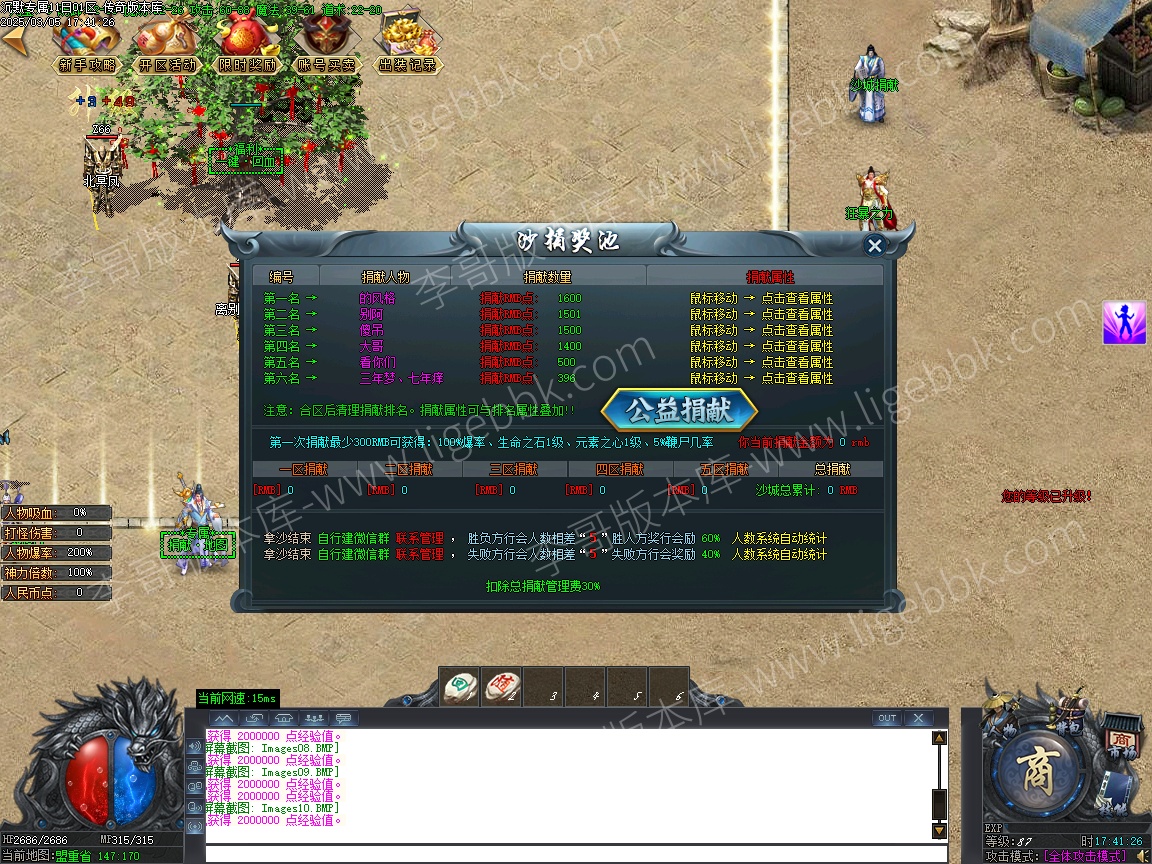Use the red-marked stone in hotbar slot 2
This screenshot has width=1152, height=864.
coord(501,686)
